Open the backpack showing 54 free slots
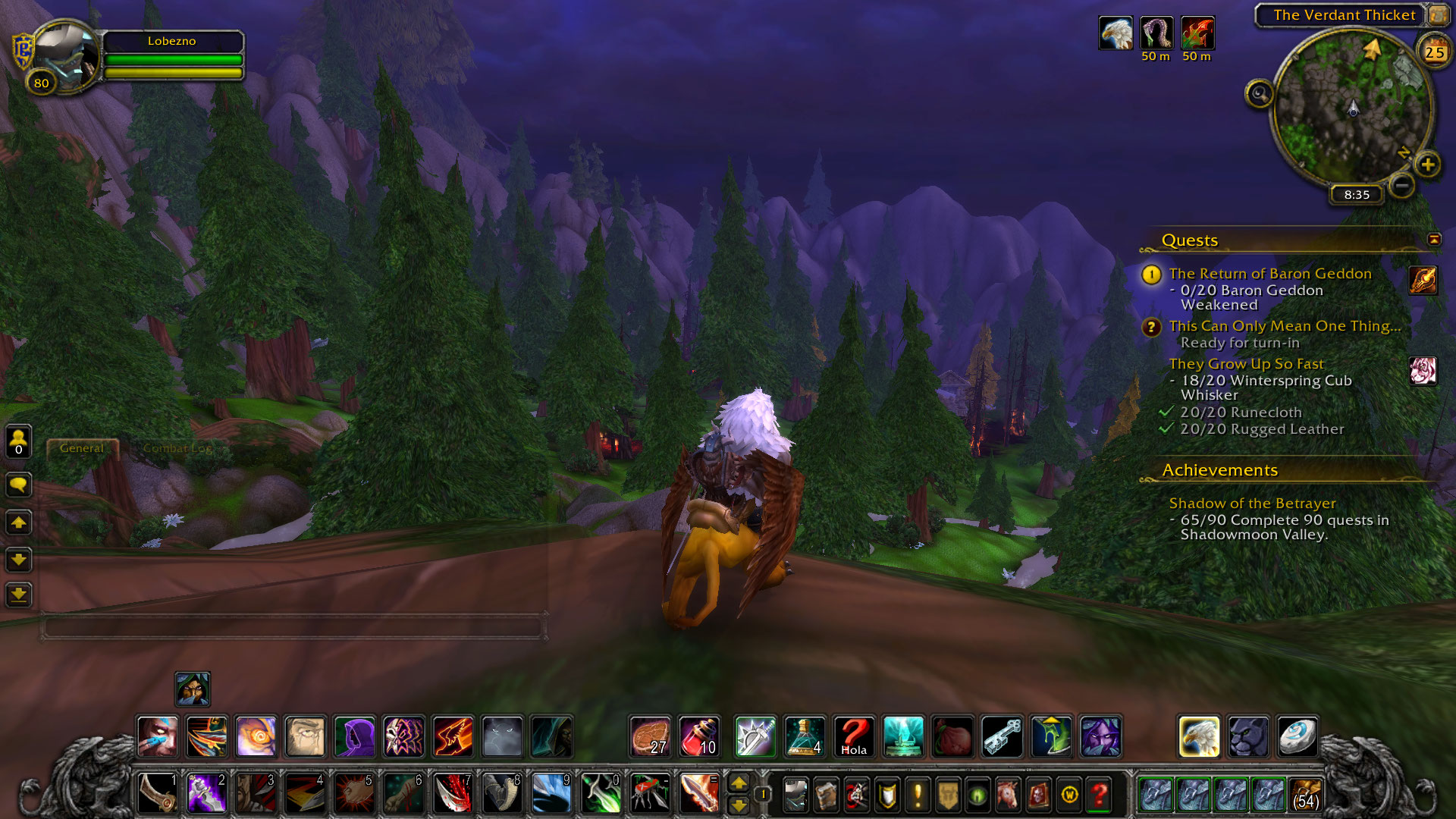1456x819 pixels. click(1304, 795)
